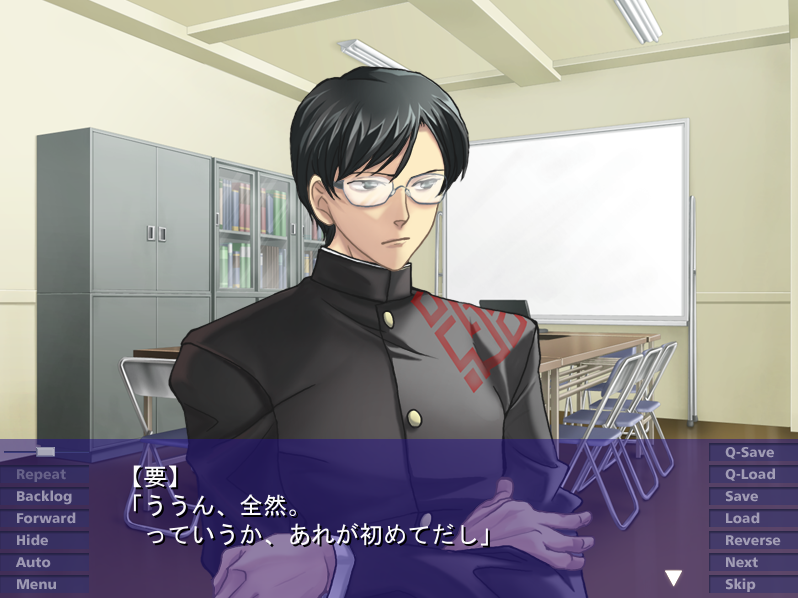Select the greyed-out Repeat button
The image size is (798, 598).
tap(41, 475)
